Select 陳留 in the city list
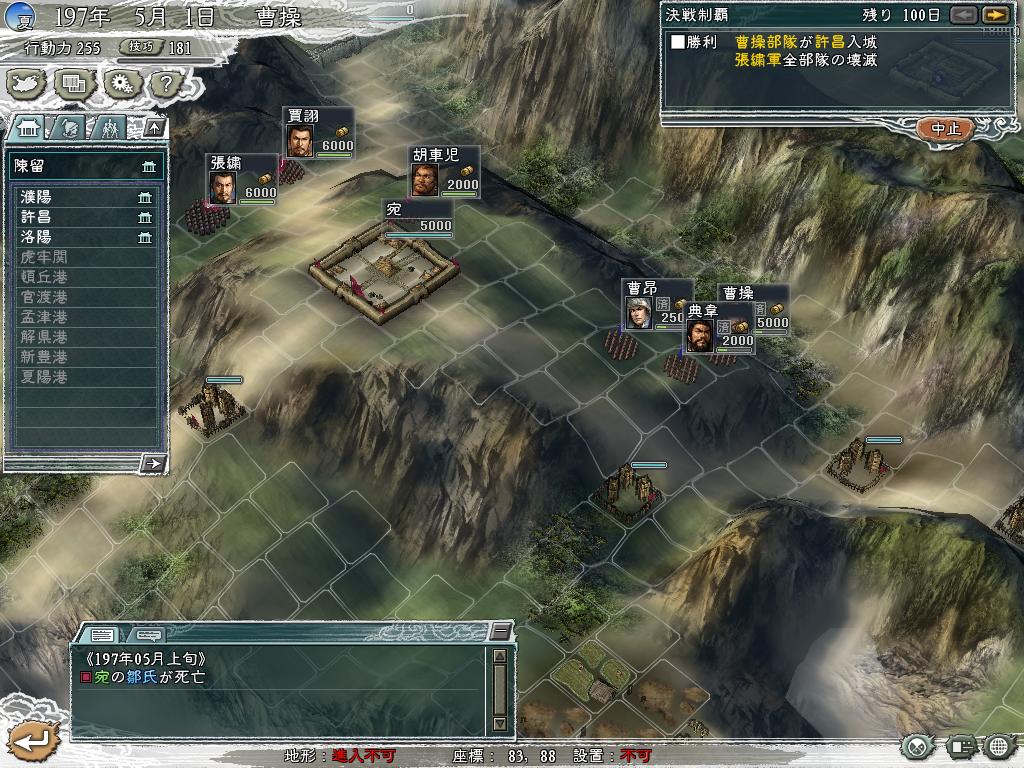The height and width of the screenshot is (768, 1024). (x=86, y=166)
